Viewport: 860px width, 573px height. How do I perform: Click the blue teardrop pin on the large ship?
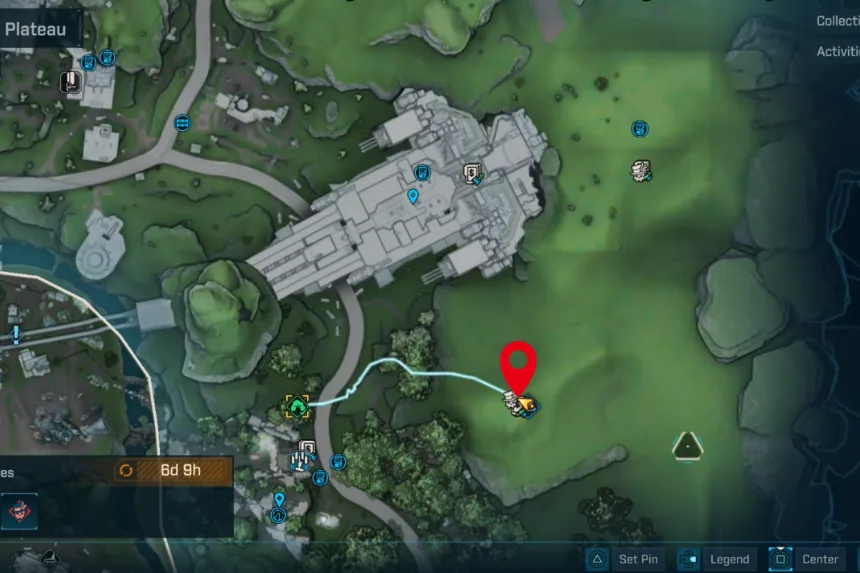coord(412,197)
